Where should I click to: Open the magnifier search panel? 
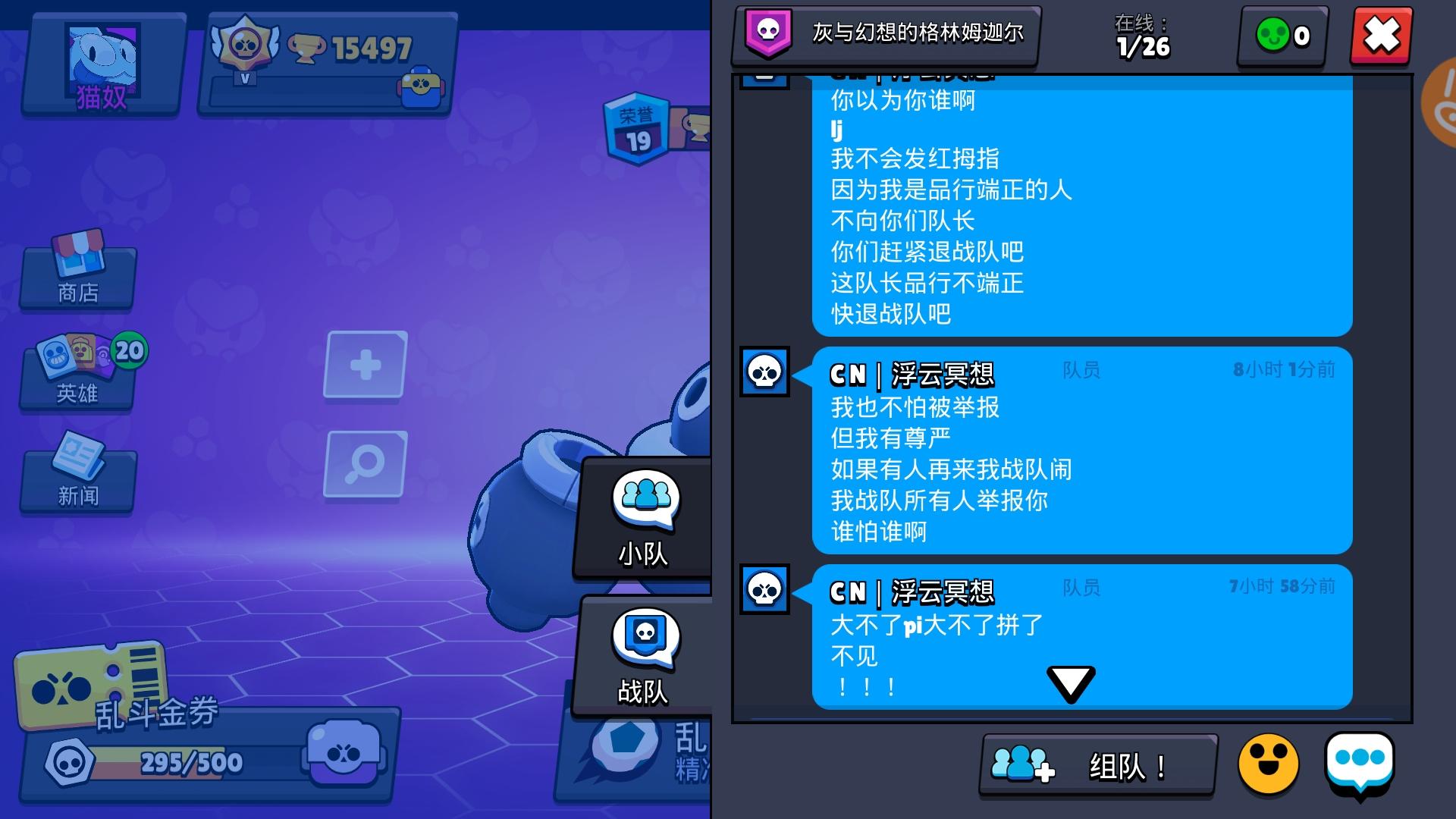[x=365, y=466]
